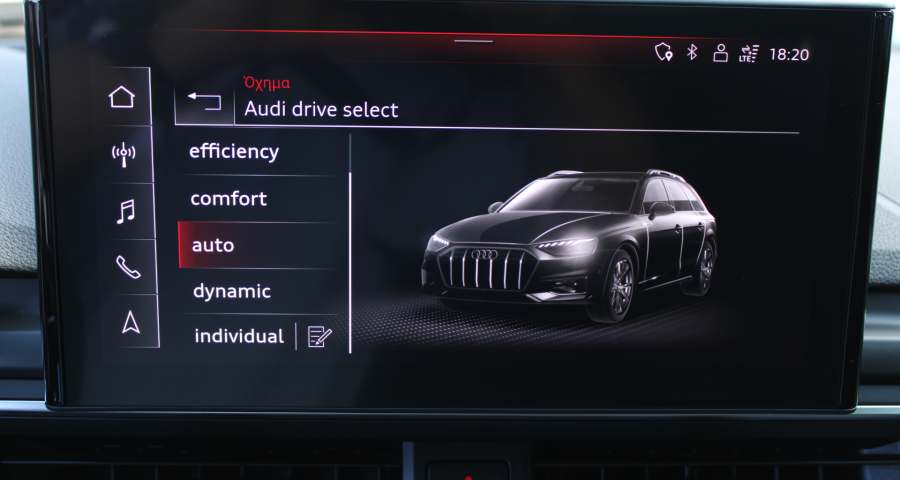900x480 pixels.
Task: Tap the Bluetooth status icon
Action: [692, 53]
